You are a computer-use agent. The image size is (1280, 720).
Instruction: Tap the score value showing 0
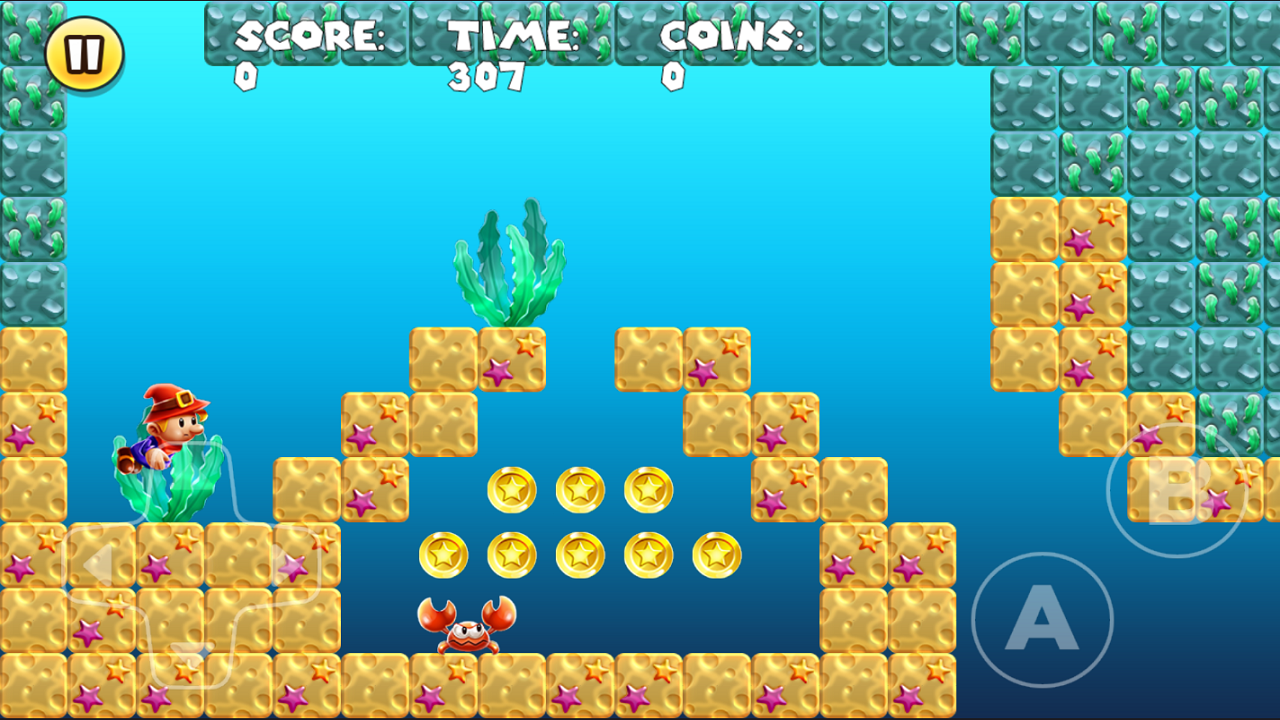pos(247,77)
